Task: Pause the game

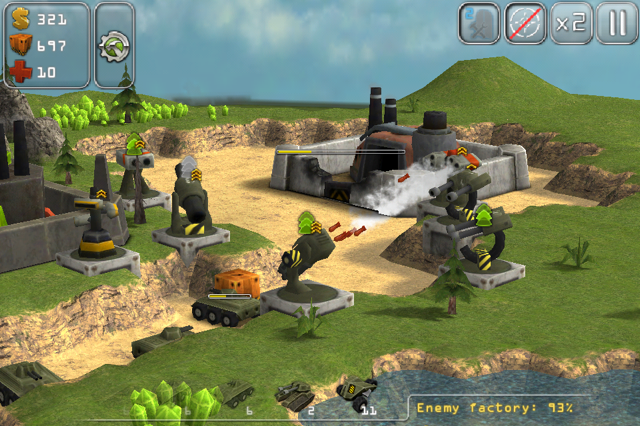Action: coord(616,23)
